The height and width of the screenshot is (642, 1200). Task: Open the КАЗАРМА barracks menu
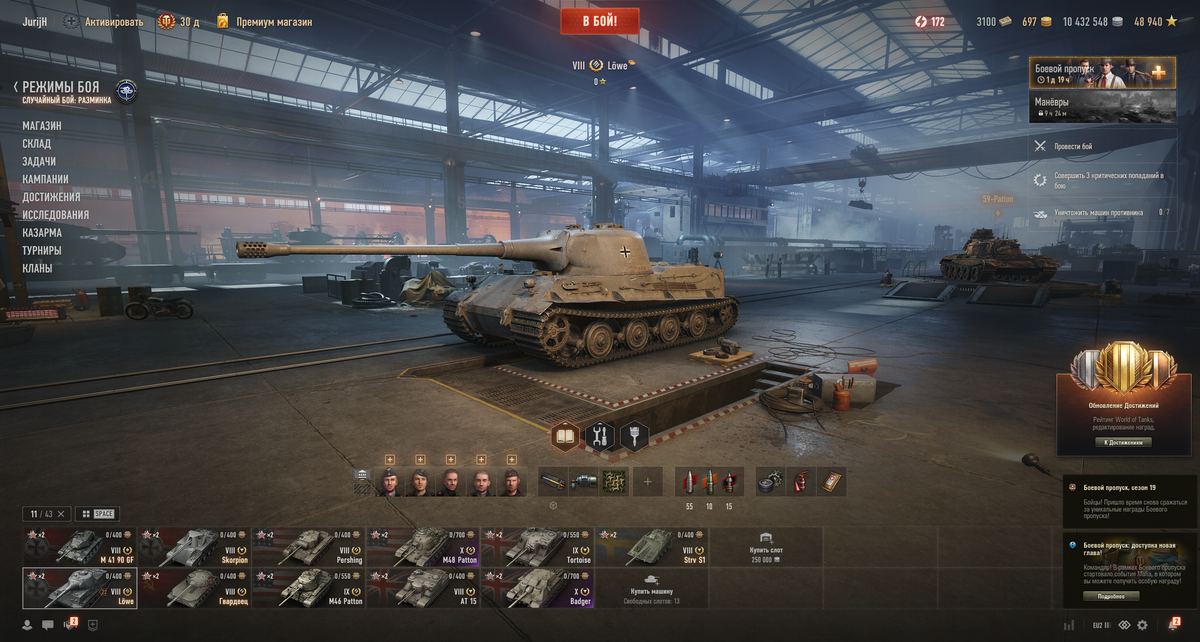tap(42, 233)
